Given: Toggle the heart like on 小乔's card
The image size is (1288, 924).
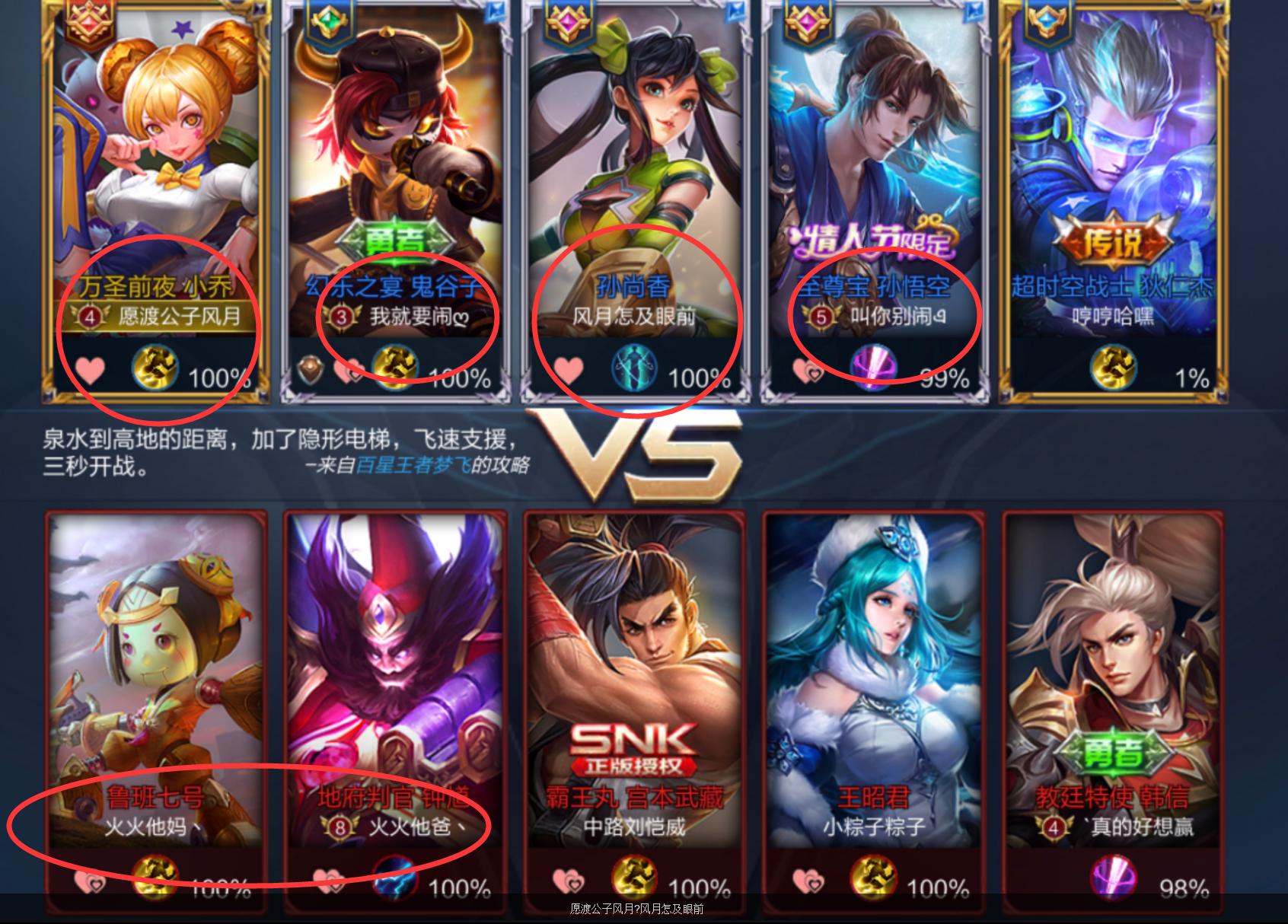Looking at the screenshot, I should [x=91, y=368].
